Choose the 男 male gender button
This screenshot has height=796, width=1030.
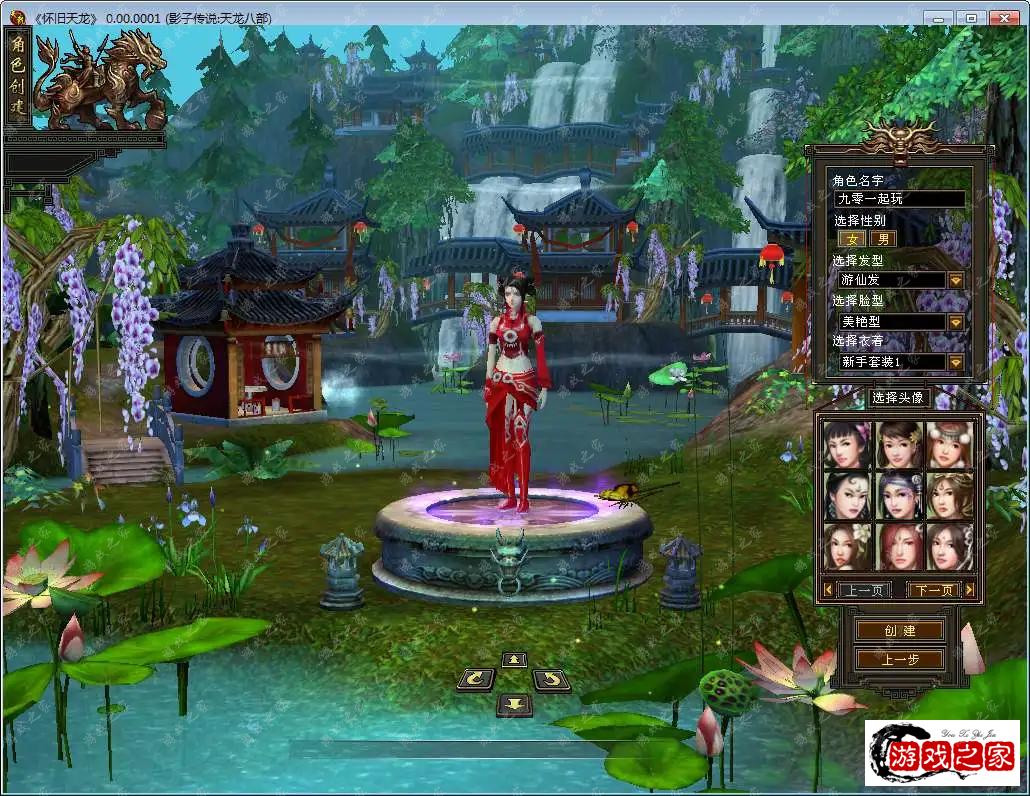pos(882,239)
